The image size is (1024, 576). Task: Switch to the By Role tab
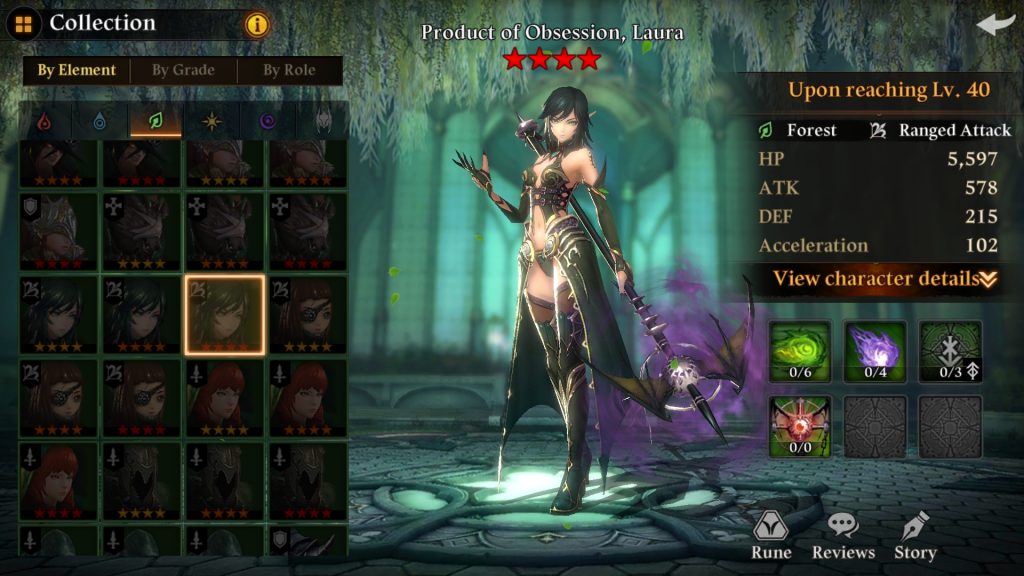click(x=289, y=70)
